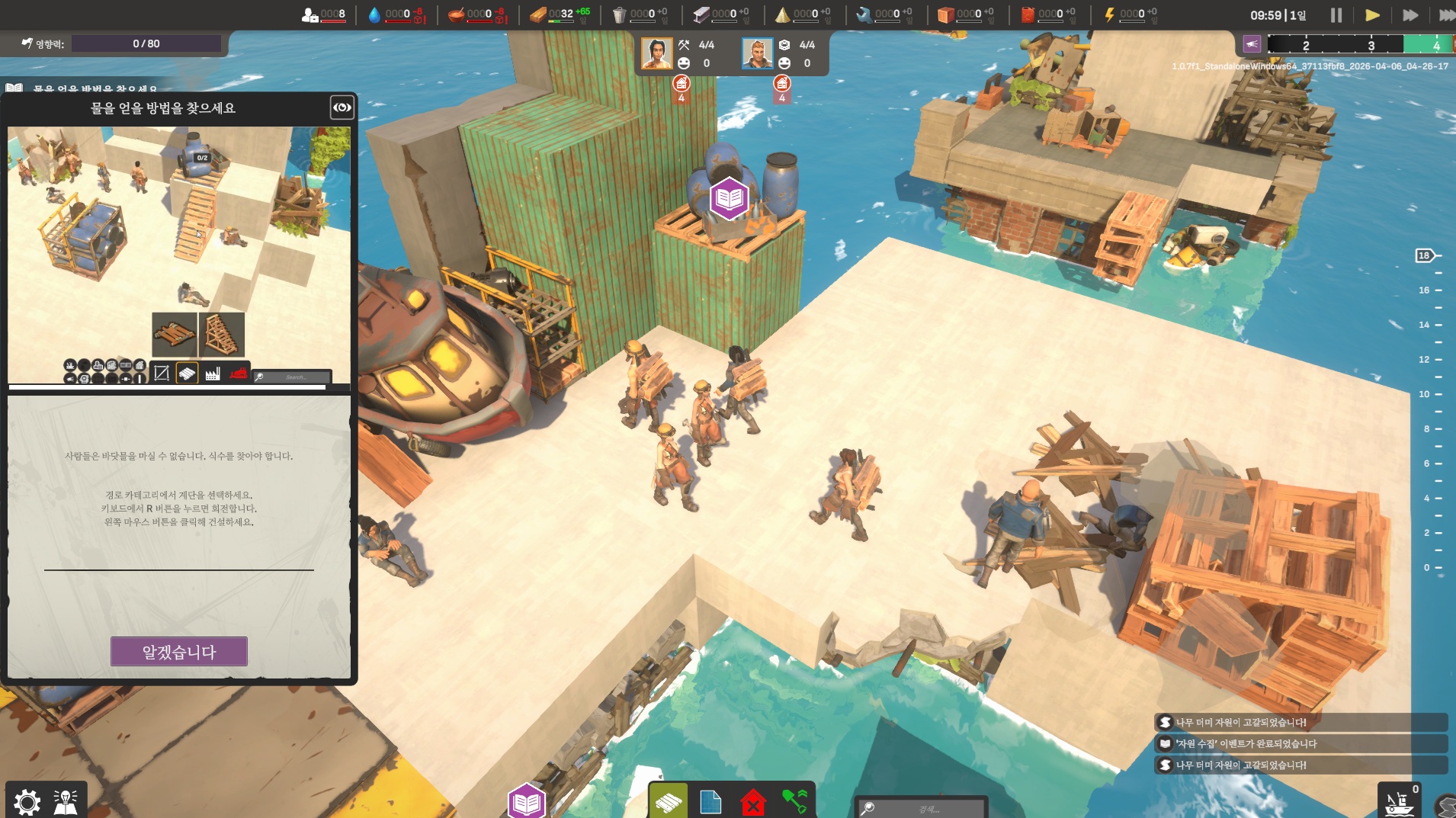Set game speed to normal play
The height and width of the screenshot is (818, 1456).
click(1372, 15)
